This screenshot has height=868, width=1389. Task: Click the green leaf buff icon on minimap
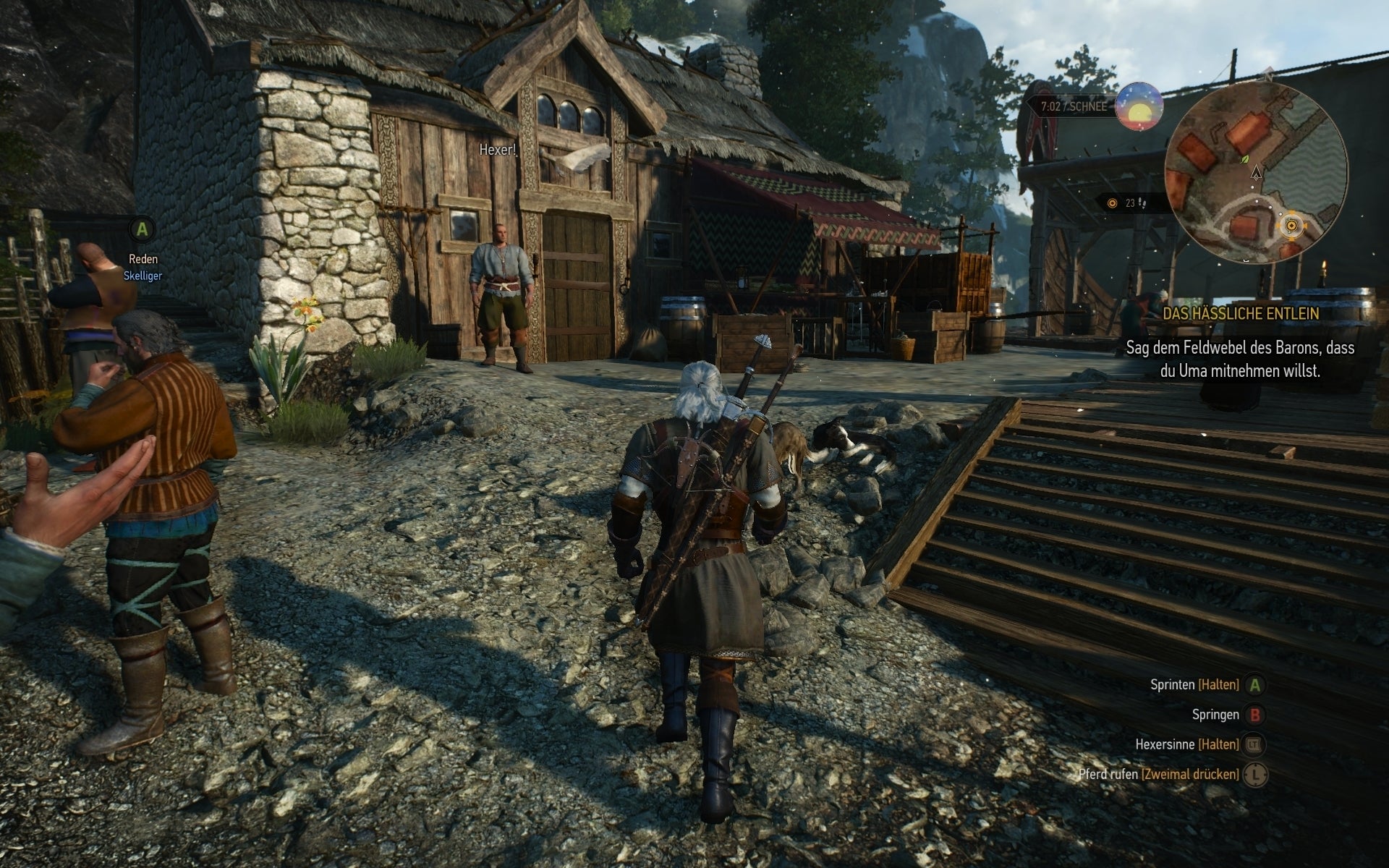tap(1244, 160)
